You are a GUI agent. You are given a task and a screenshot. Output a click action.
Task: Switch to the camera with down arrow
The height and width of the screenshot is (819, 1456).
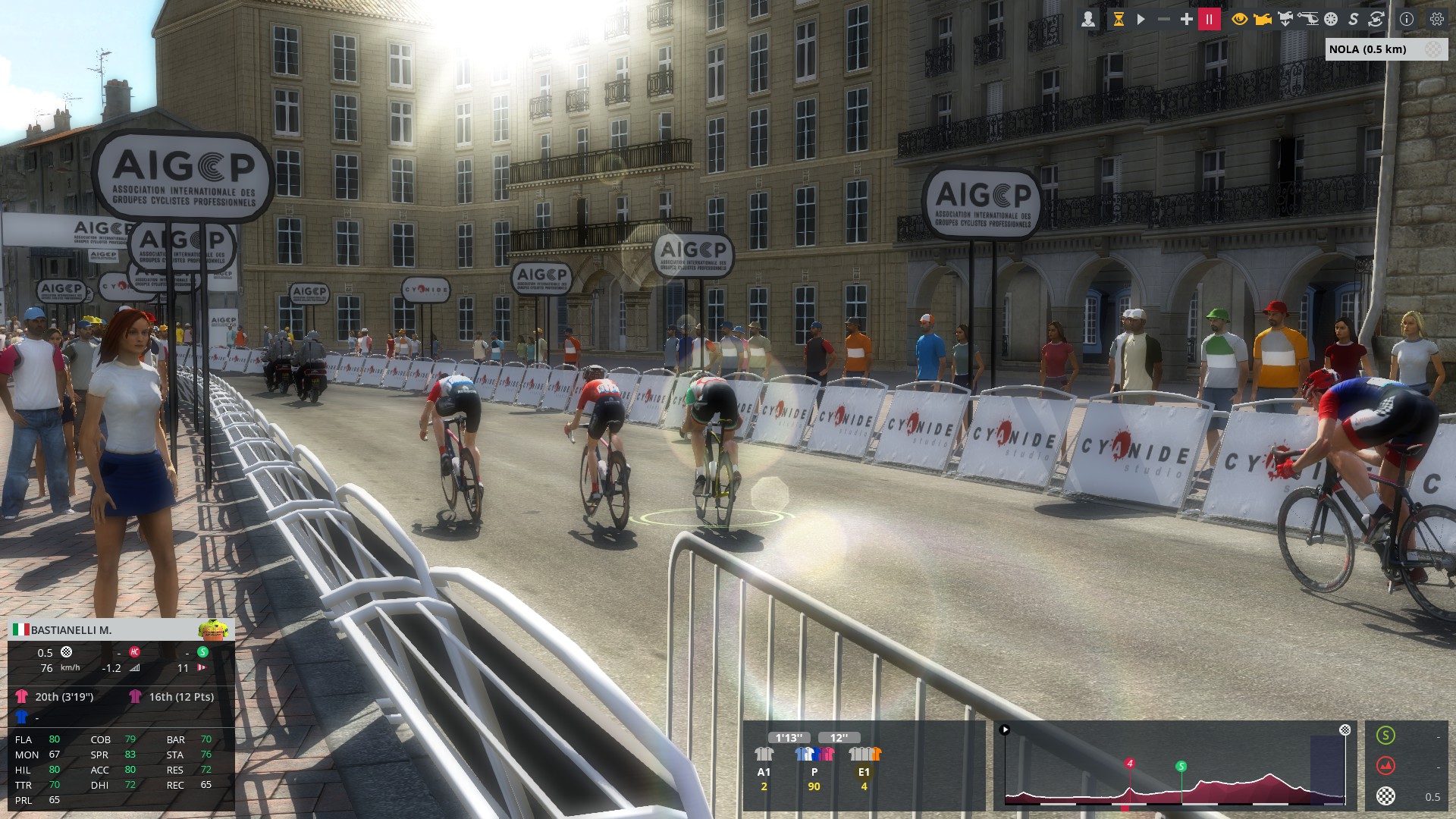pos(1285,20)
